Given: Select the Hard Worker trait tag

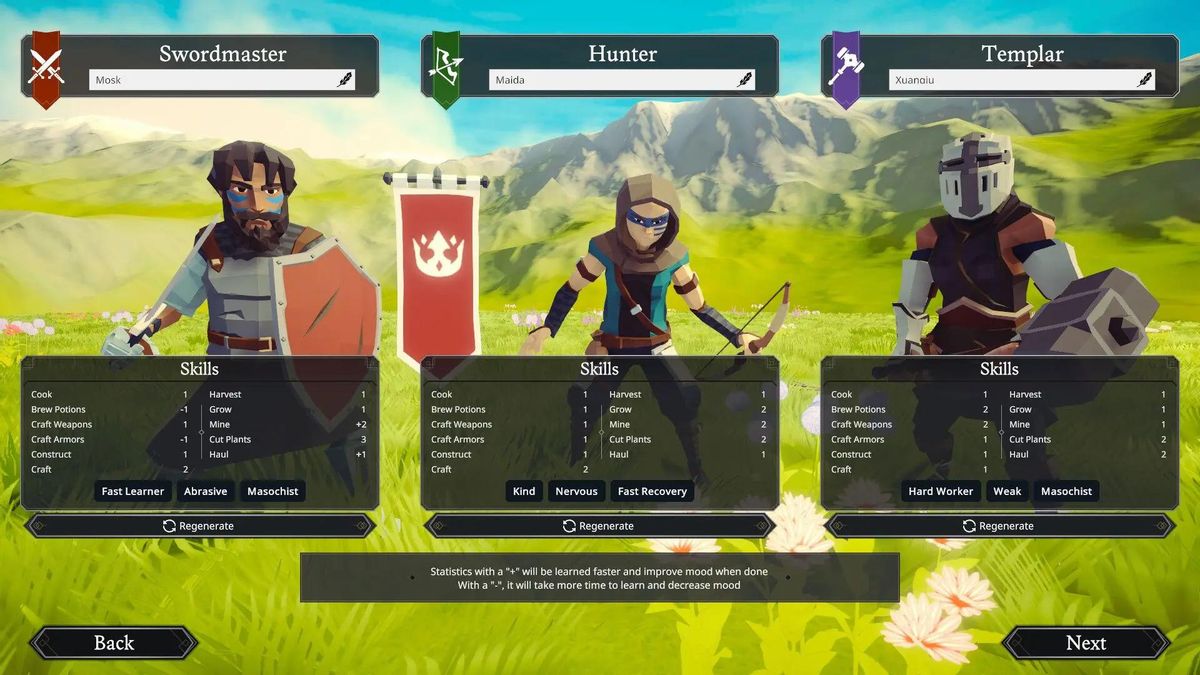Looking at the screenshot, I should click(x=940, y=491).
